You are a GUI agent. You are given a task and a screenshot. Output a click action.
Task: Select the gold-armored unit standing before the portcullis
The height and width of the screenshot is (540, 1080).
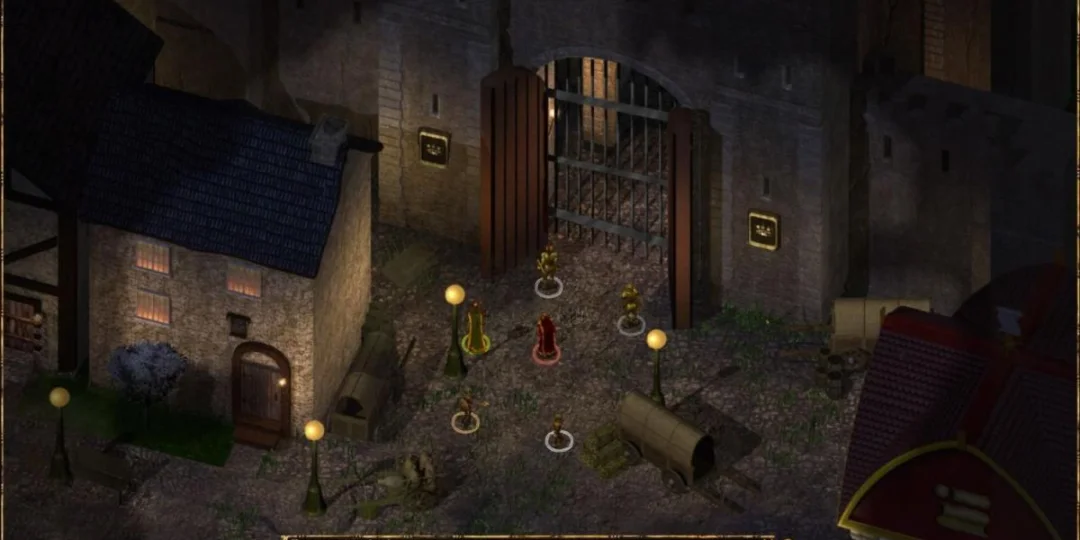pos(547,270)
